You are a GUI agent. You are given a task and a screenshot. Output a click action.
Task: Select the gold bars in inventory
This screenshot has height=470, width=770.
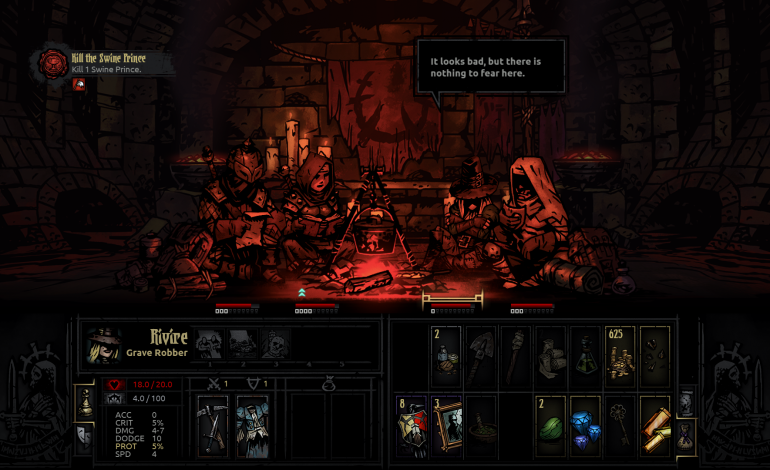click(x=654, y=424)
